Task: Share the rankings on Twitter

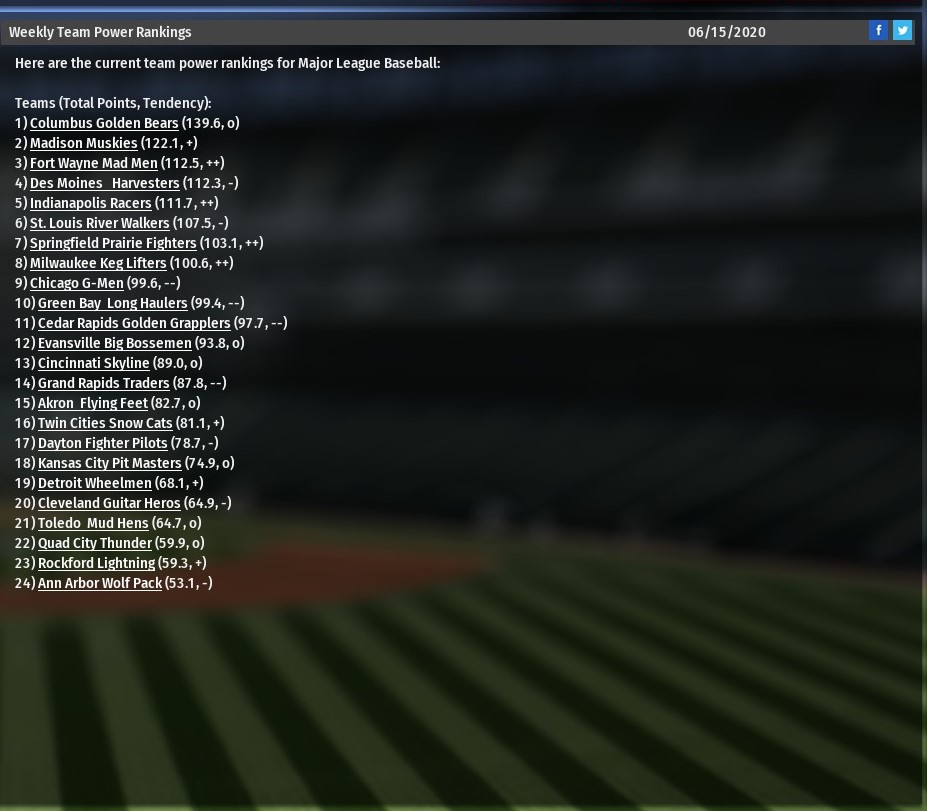Action: tap(902, 30)
